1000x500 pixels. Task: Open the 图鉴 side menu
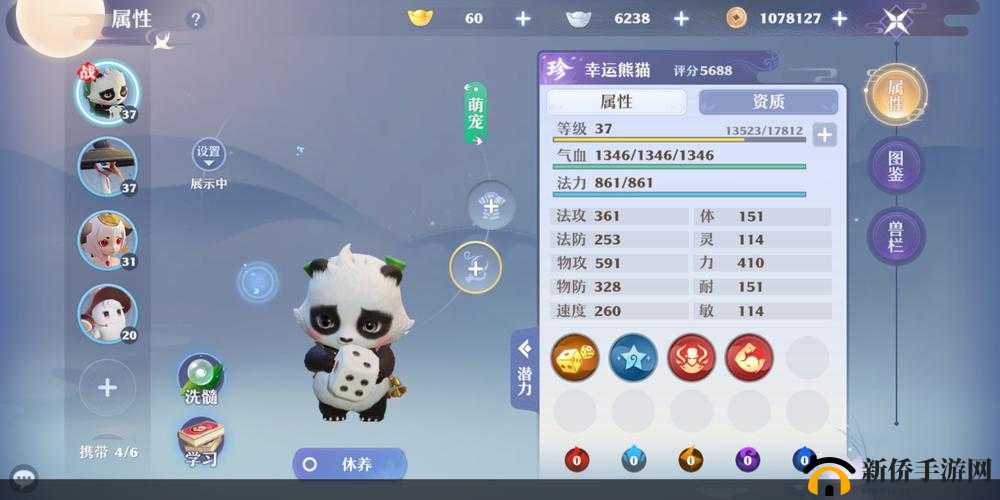coord(895,165)
